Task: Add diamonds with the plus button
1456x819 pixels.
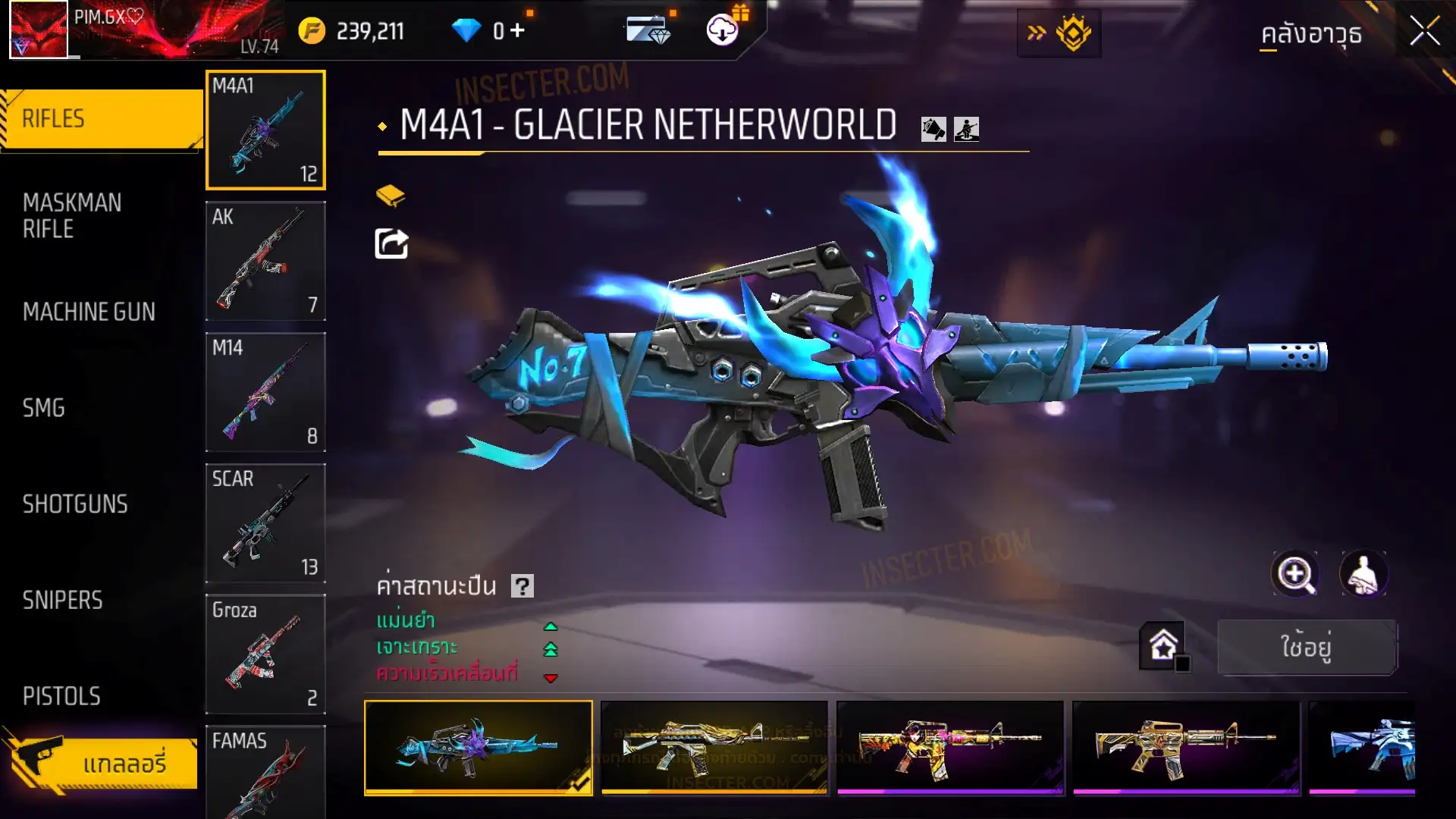Action: [517, 30]
